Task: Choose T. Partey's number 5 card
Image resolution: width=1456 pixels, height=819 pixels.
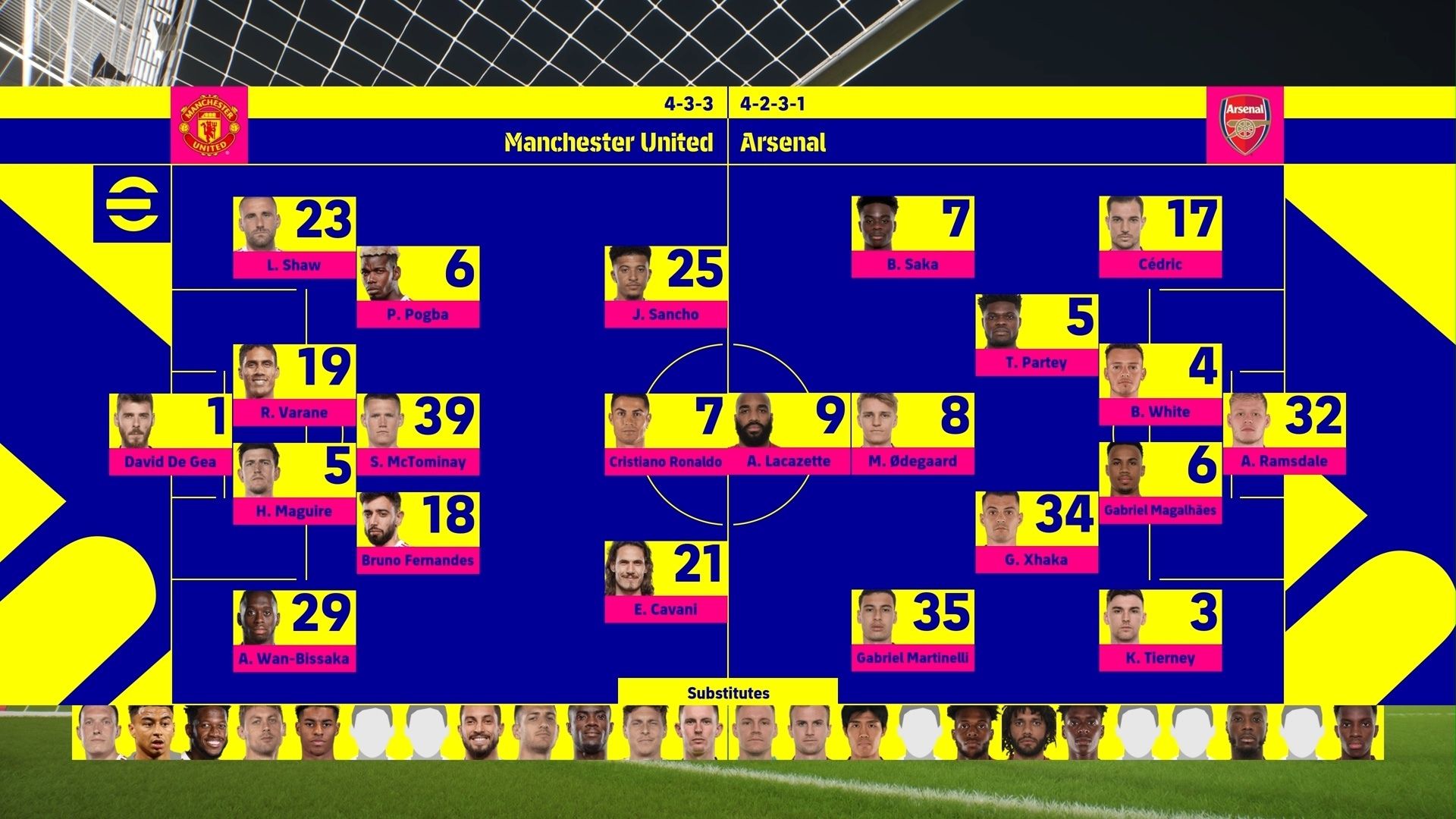Action: click(1036, 335)
